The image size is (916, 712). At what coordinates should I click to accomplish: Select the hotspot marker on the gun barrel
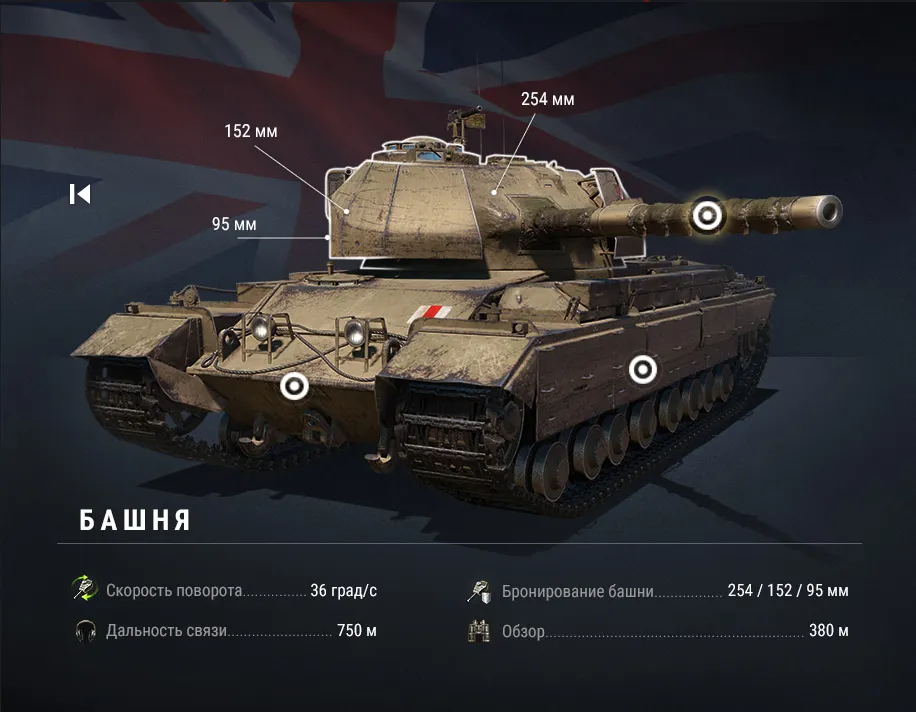(708, 214)
